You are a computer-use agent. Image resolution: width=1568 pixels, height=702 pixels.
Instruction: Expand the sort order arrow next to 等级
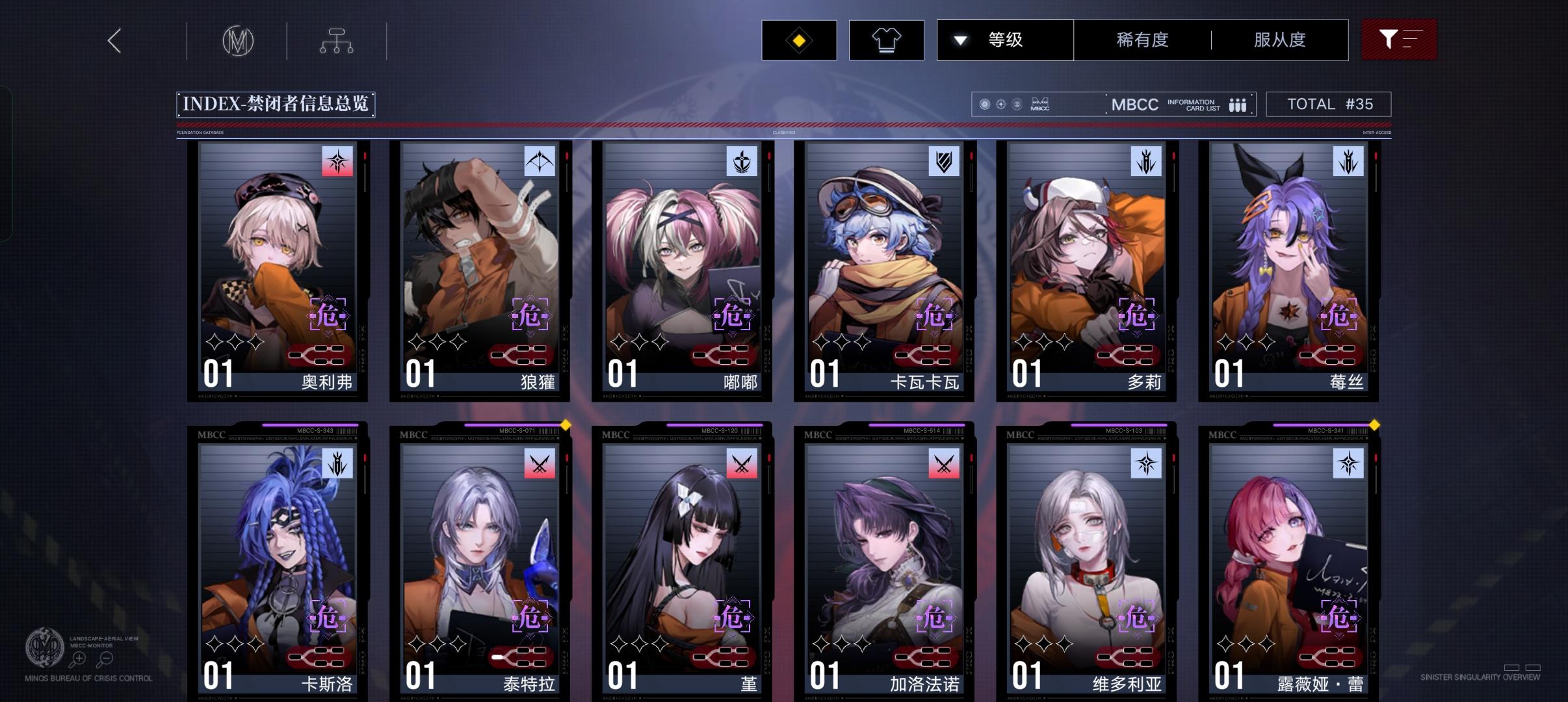click(960, 40)
